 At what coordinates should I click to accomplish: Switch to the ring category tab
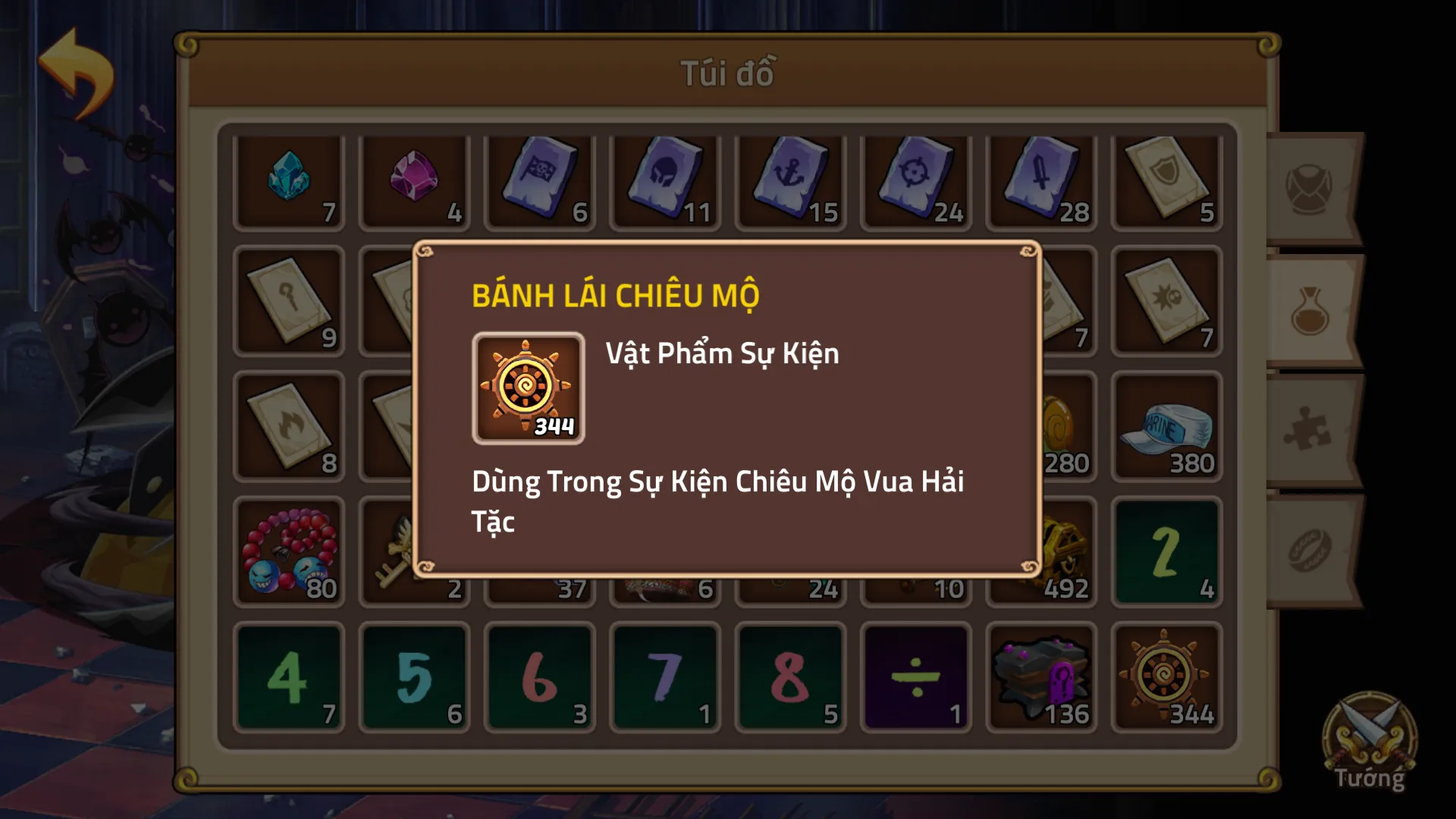[x=1310, y=551]
